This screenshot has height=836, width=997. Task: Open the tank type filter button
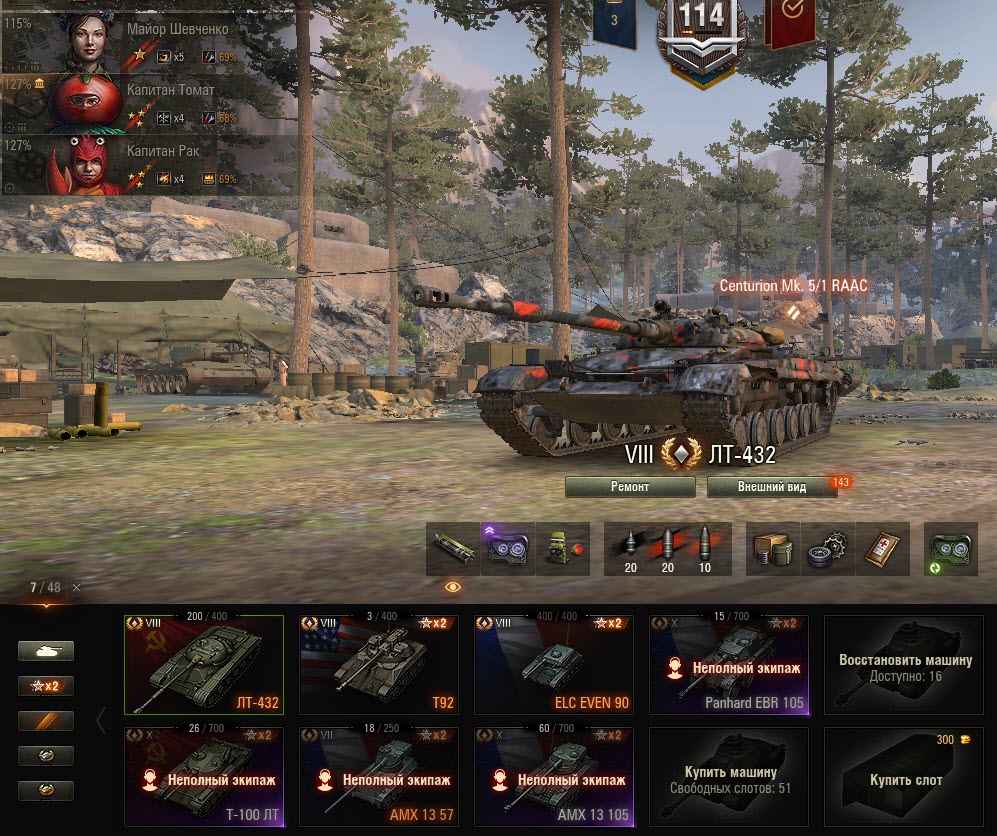46,651
